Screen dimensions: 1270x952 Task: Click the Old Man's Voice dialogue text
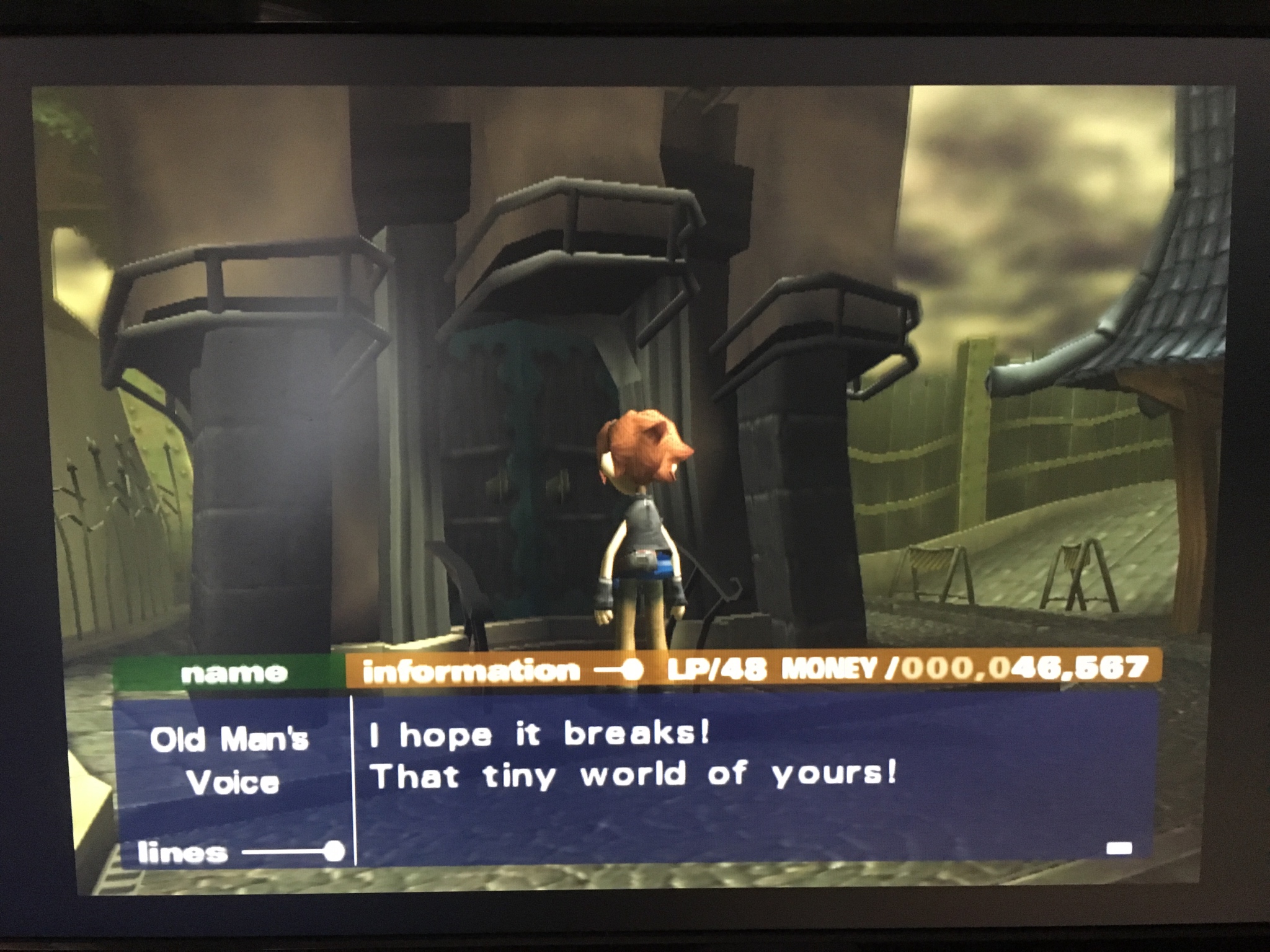(x=633, y=756)
